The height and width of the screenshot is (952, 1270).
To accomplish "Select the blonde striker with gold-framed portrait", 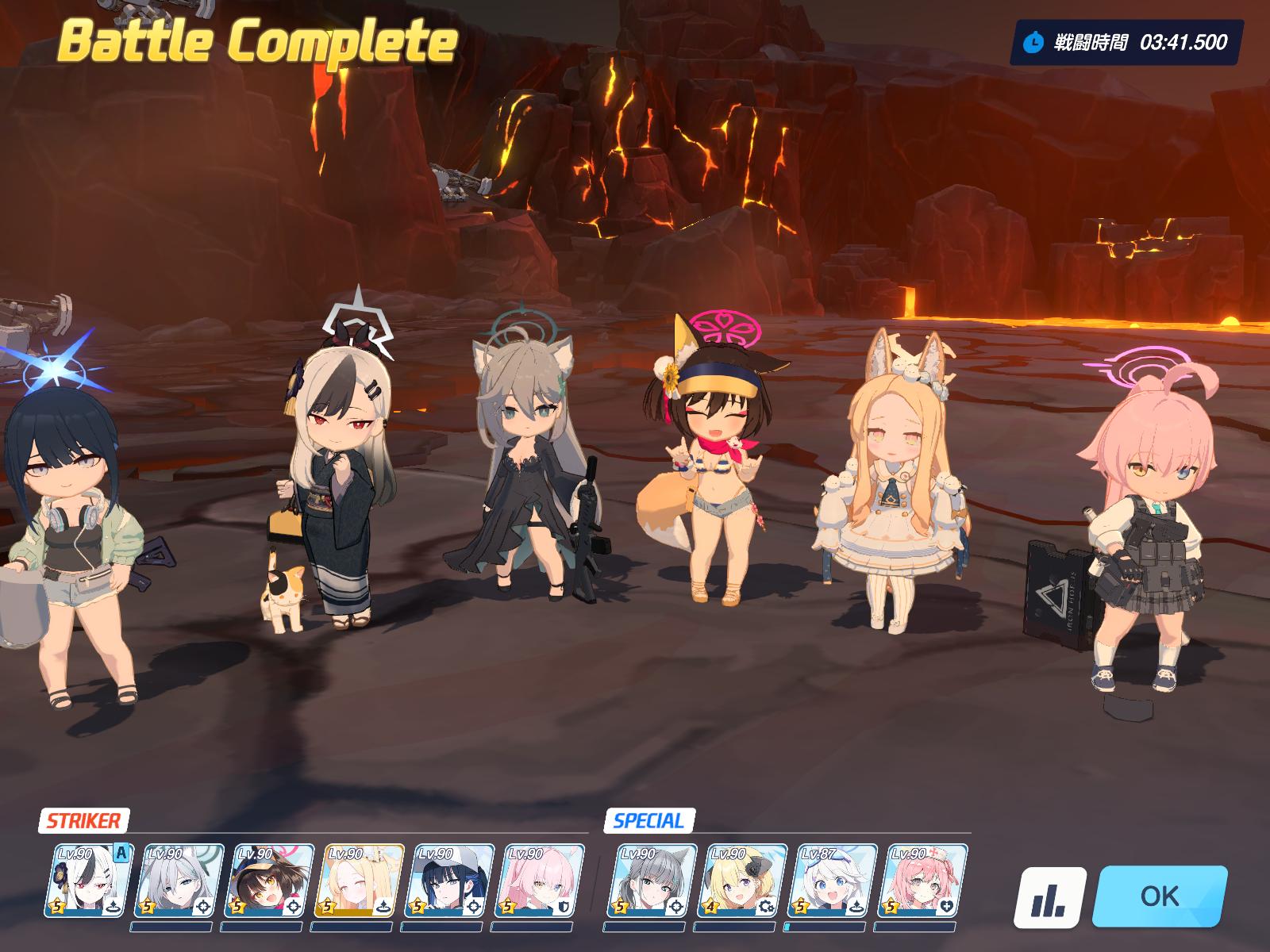I will [x=360, y=881].
